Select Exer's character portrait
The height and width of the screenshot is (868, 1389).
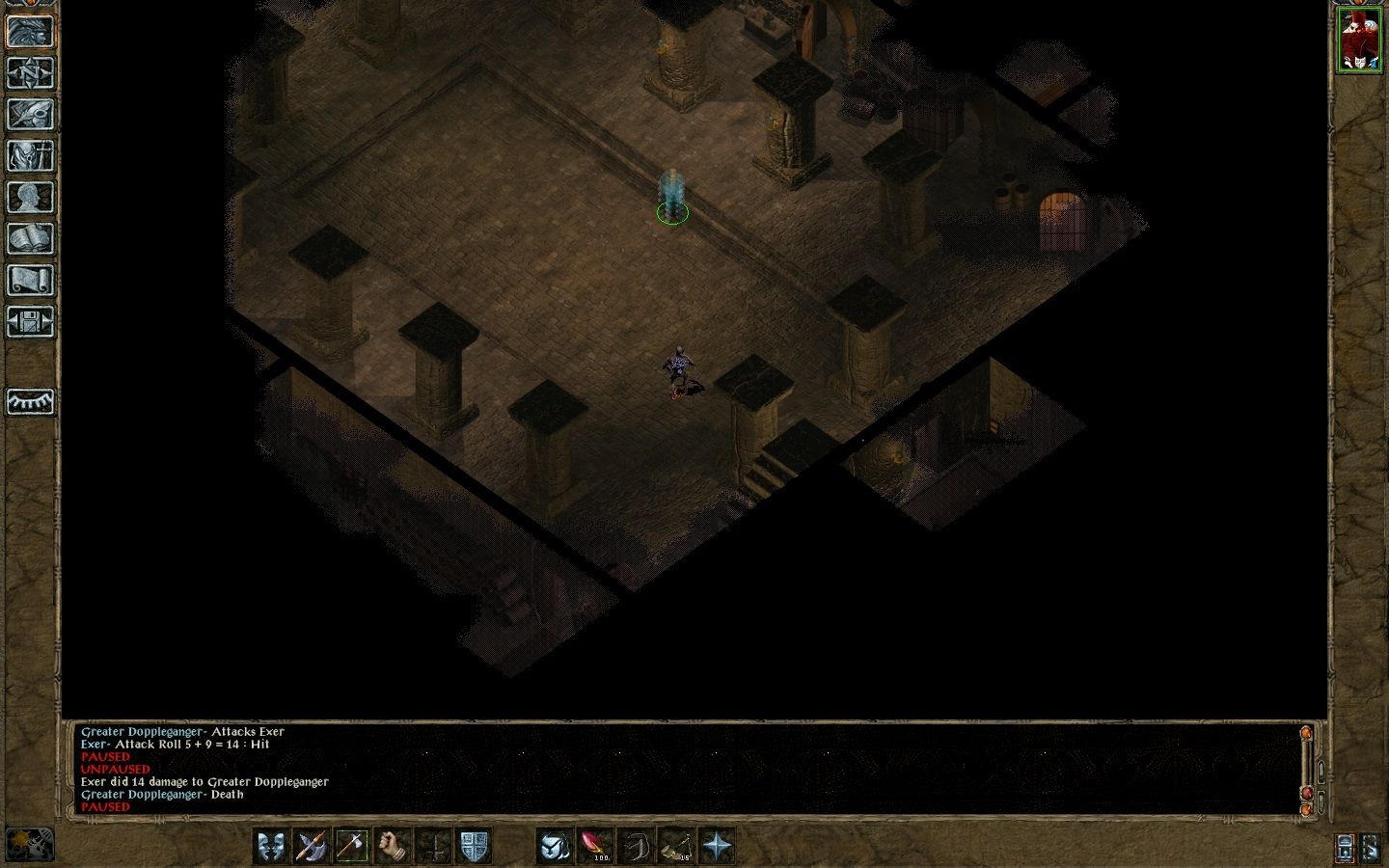[1358, 41]
